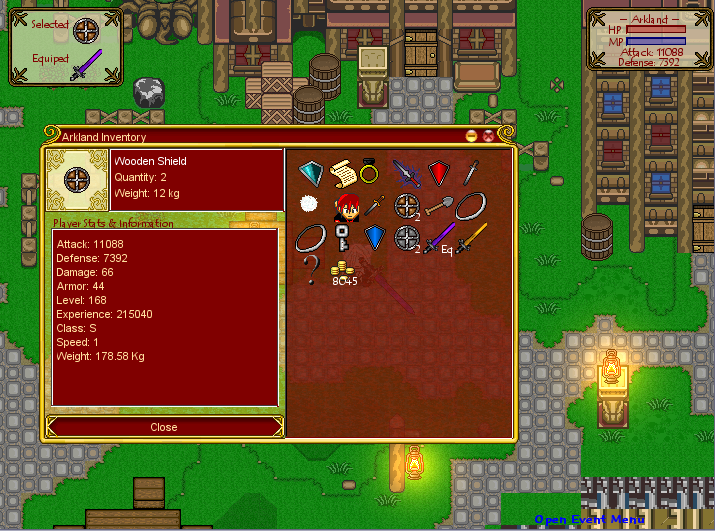Minimize the inventory with the yellow button

point(471,136)
